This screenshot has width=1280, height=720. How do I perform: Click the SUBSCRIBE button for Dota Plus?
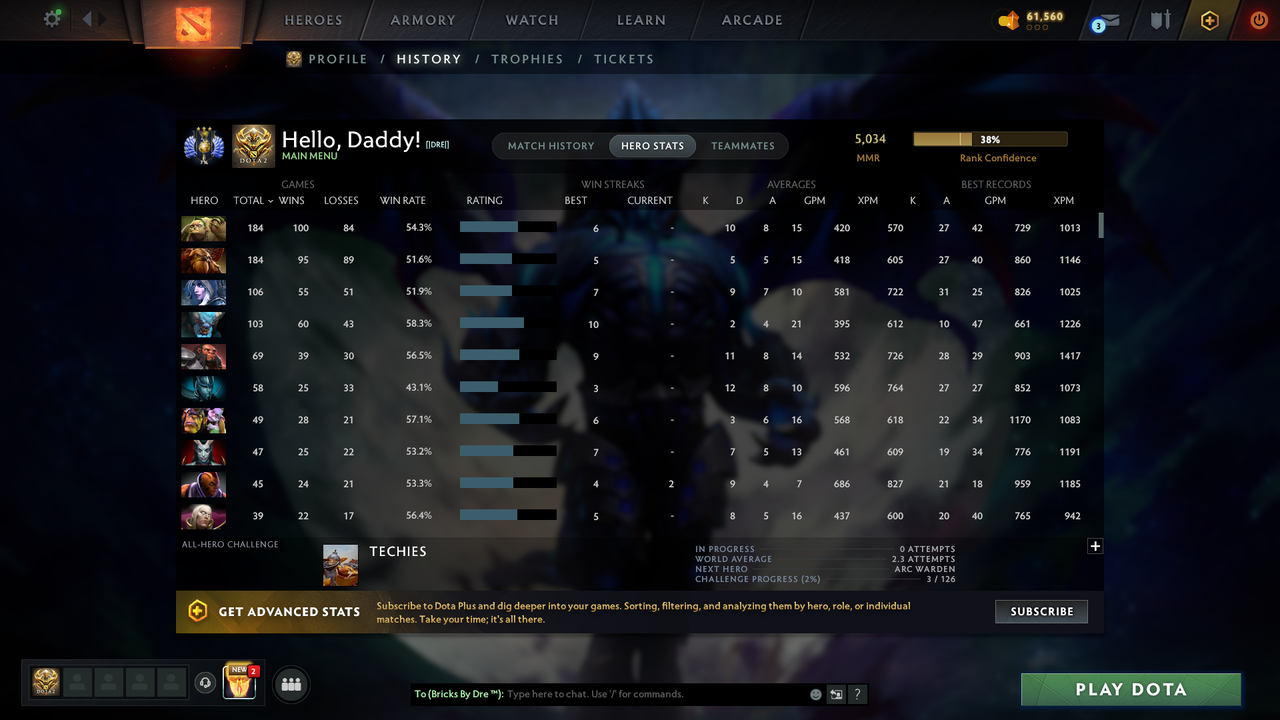[x=1041, y=611]
